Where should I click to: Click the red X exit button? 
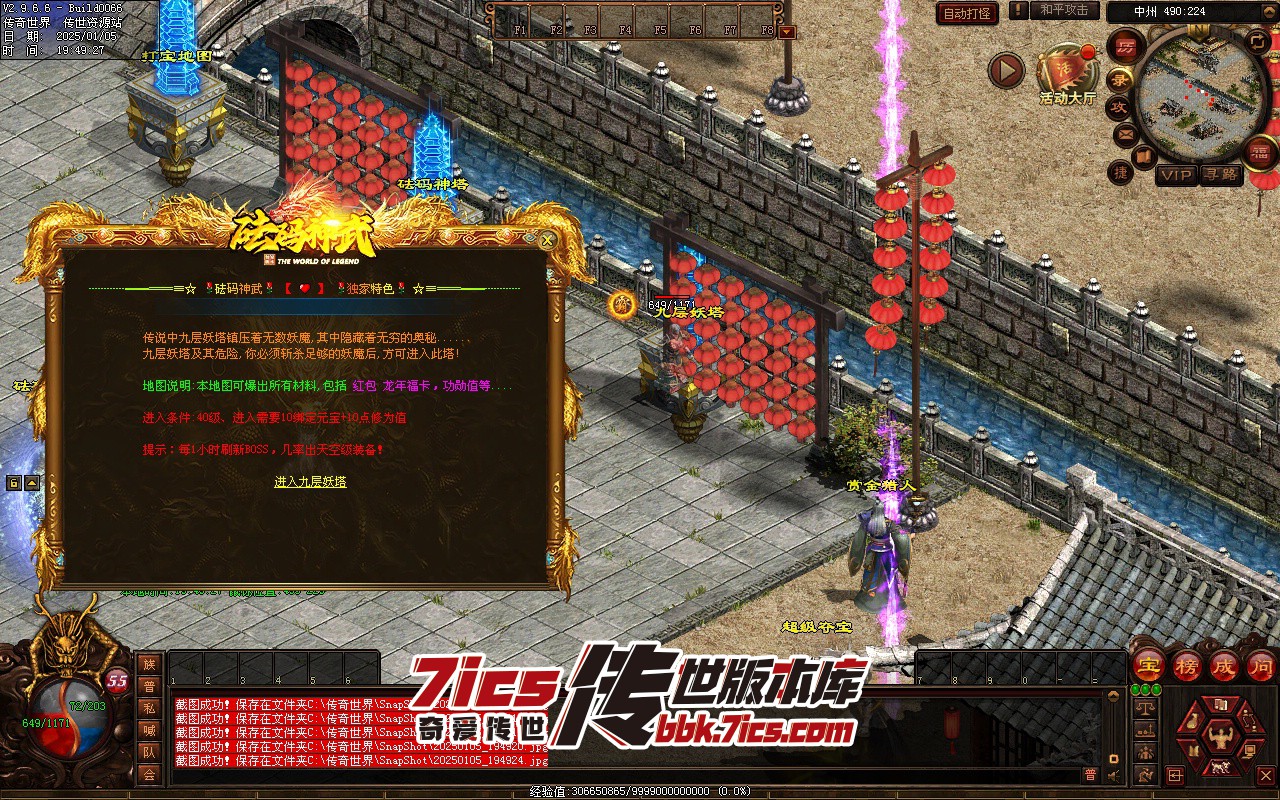point(1266,774)
